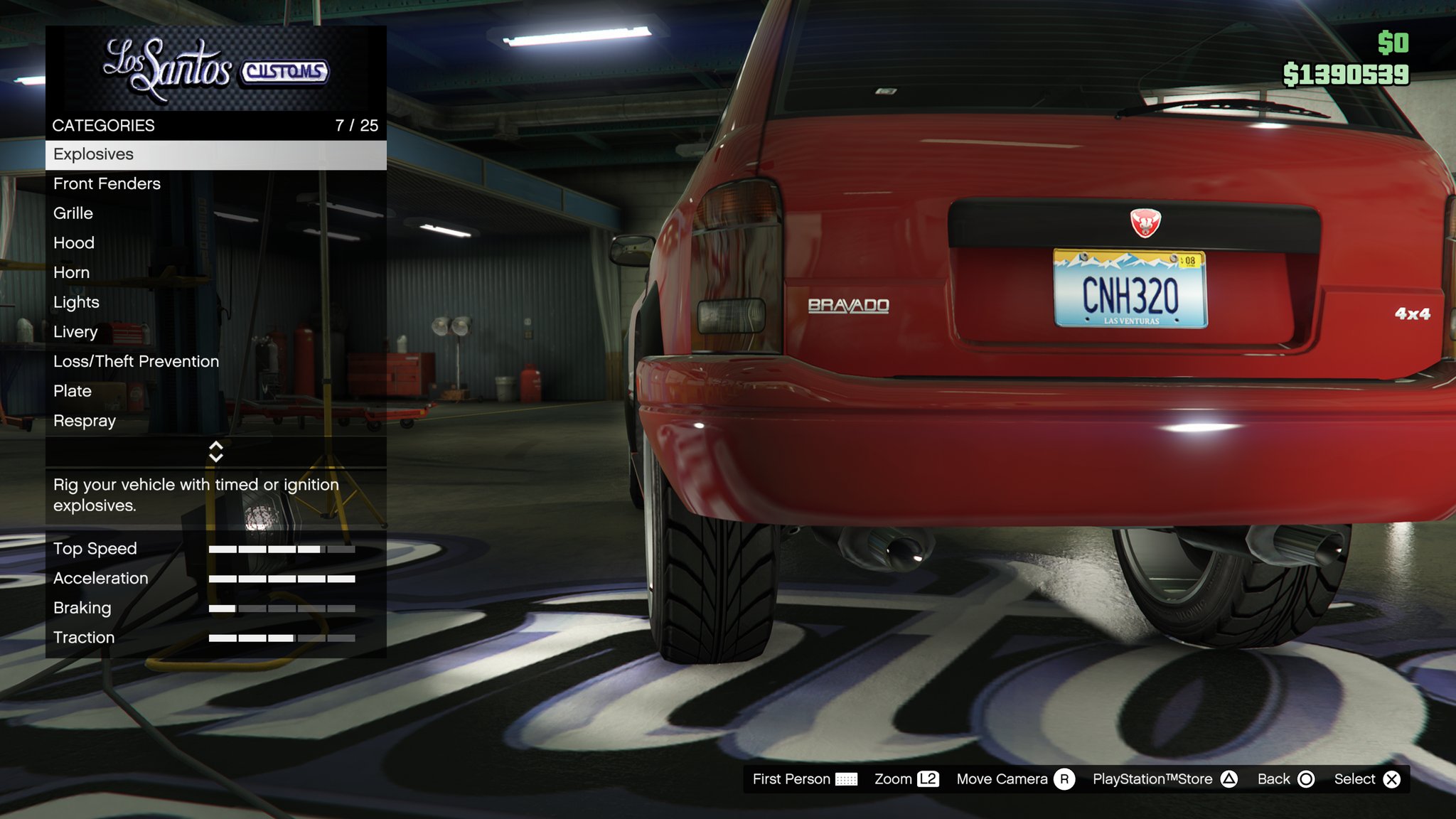The image size is (1456, 819).
Task: Open the Respray menu entry
Action: [x=215, y=421]
